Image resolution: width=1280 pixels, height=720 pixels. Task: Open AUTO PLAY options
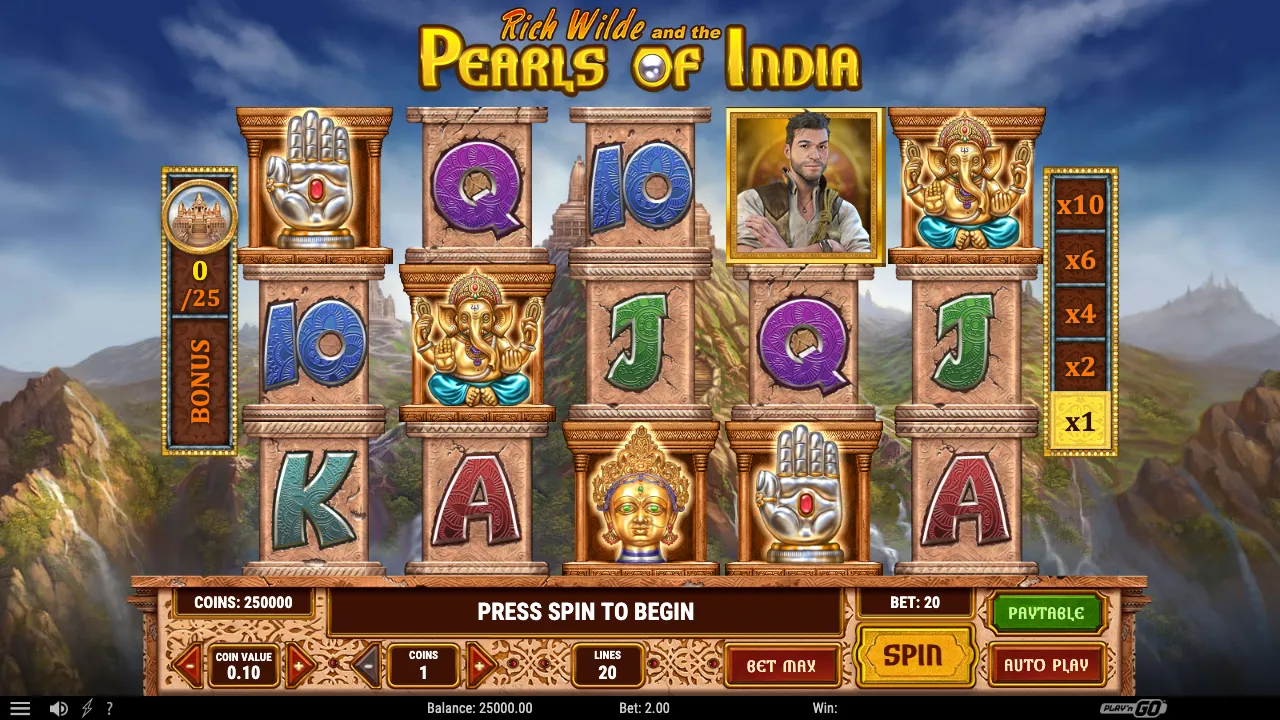tap(1046, 662)
